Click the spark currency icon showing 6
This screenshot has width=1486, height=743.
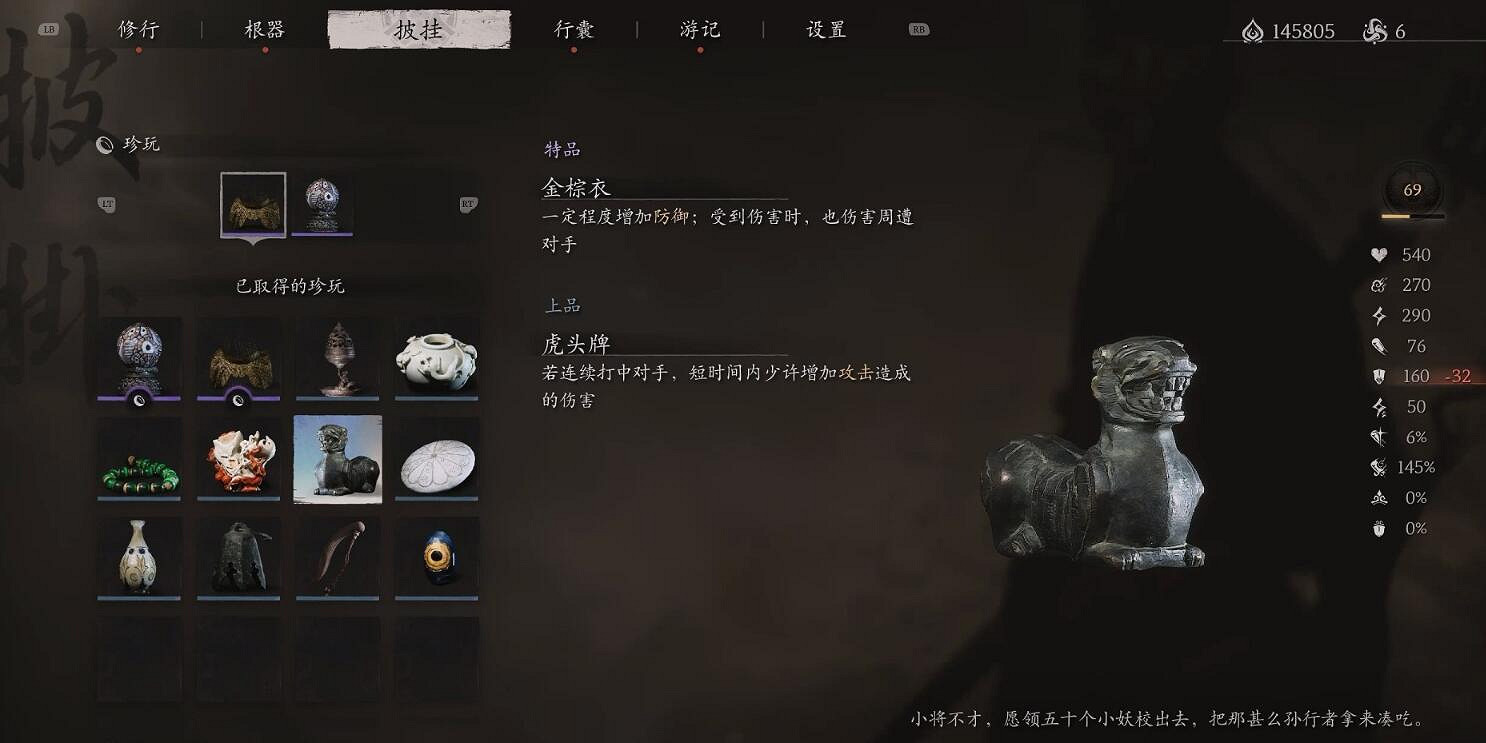pos(1376,31)
